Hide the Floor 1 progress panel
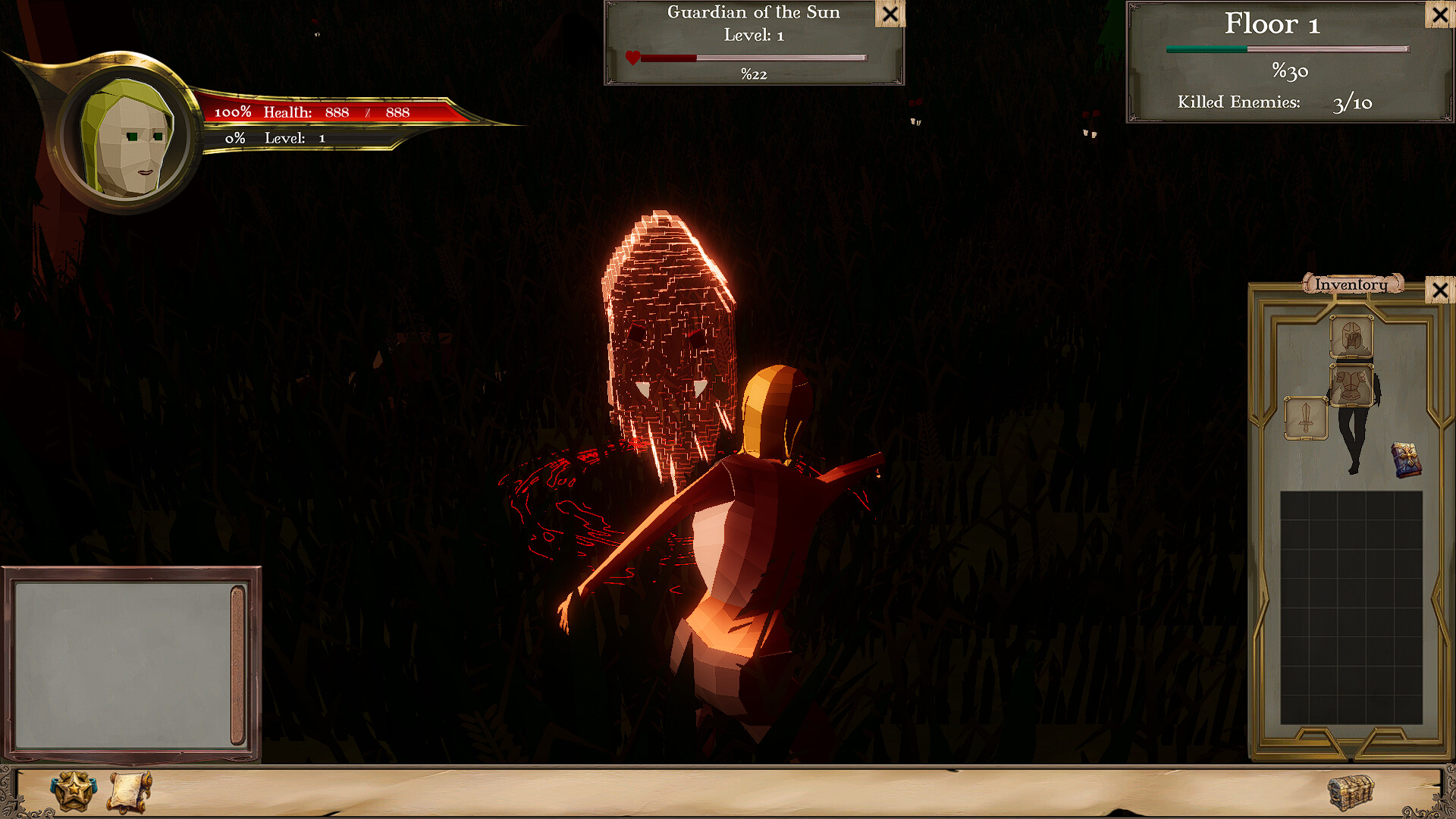Image resolution: width=1456 pixels, height=819 pixels. click(1439, 15)
